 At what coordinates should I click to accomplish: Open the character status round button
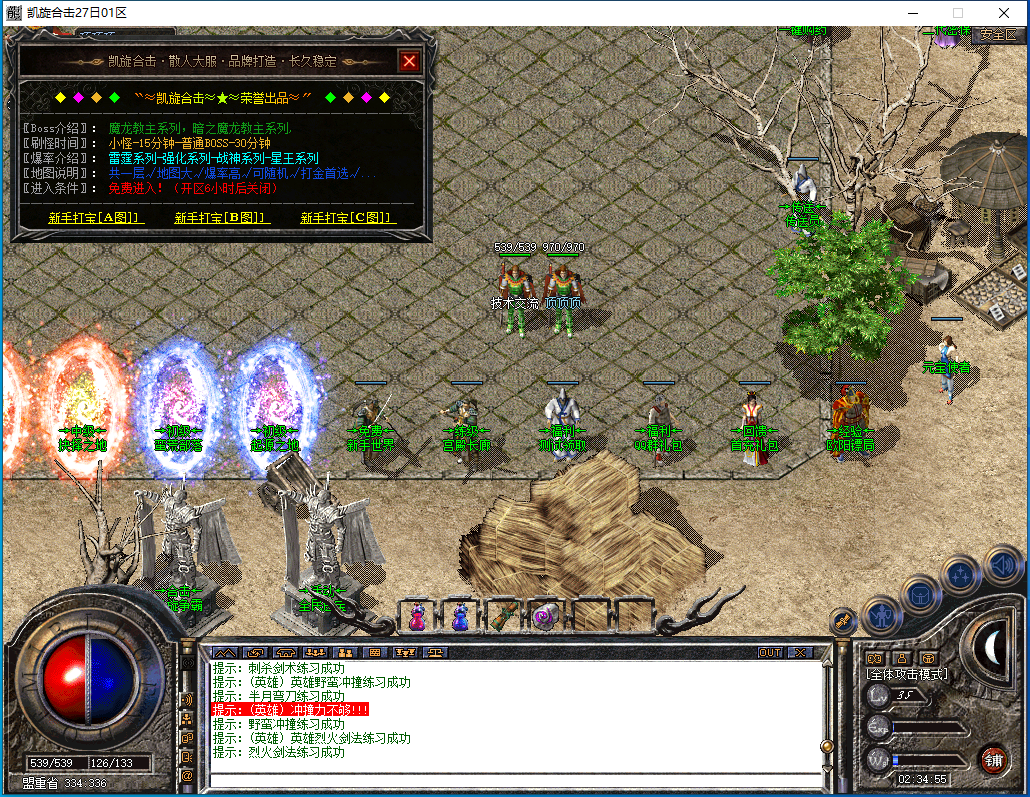[x=882, y=614]
